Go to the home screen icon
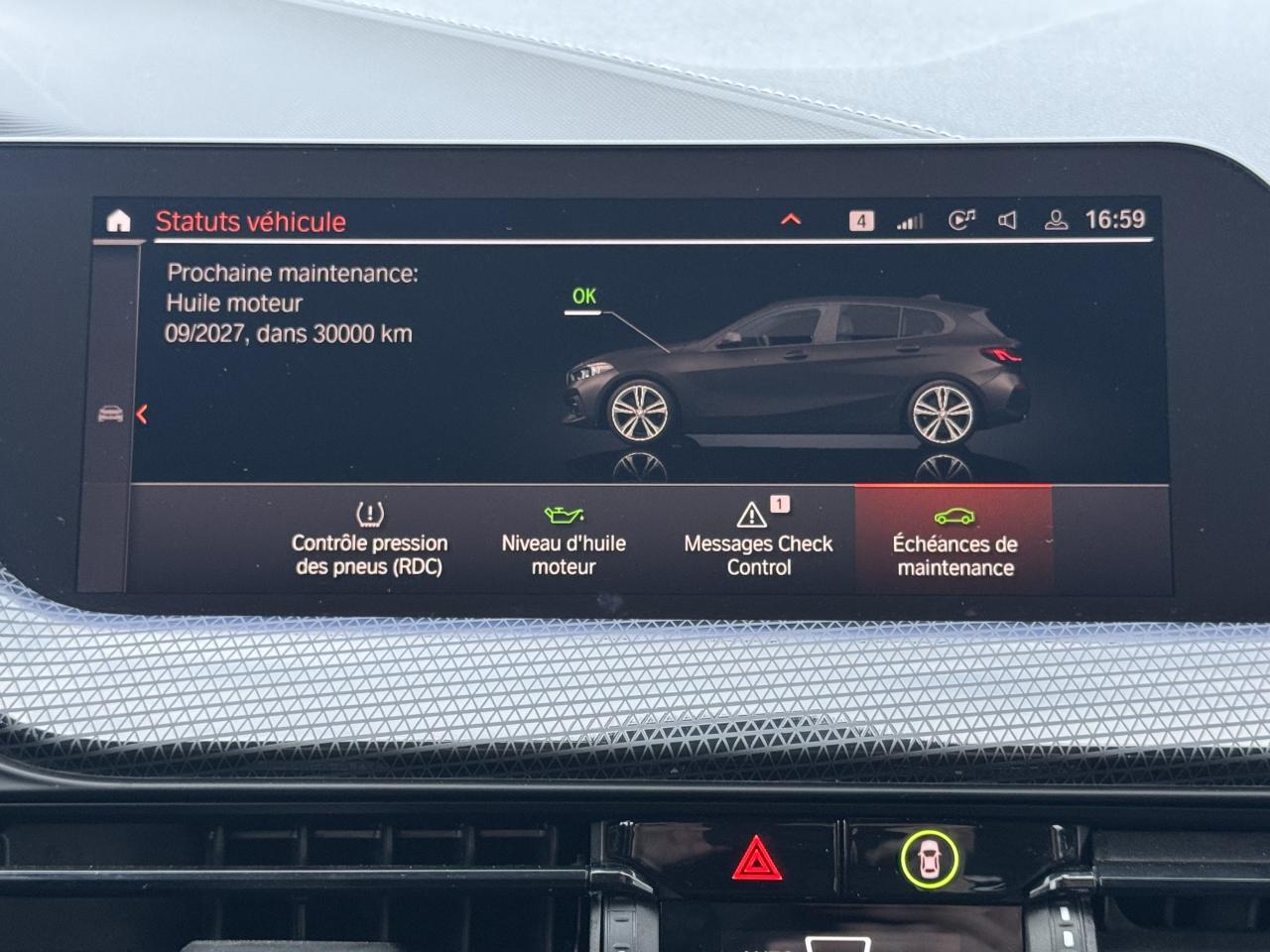Viewport: 1270px width, 952px height. point(118,221)
